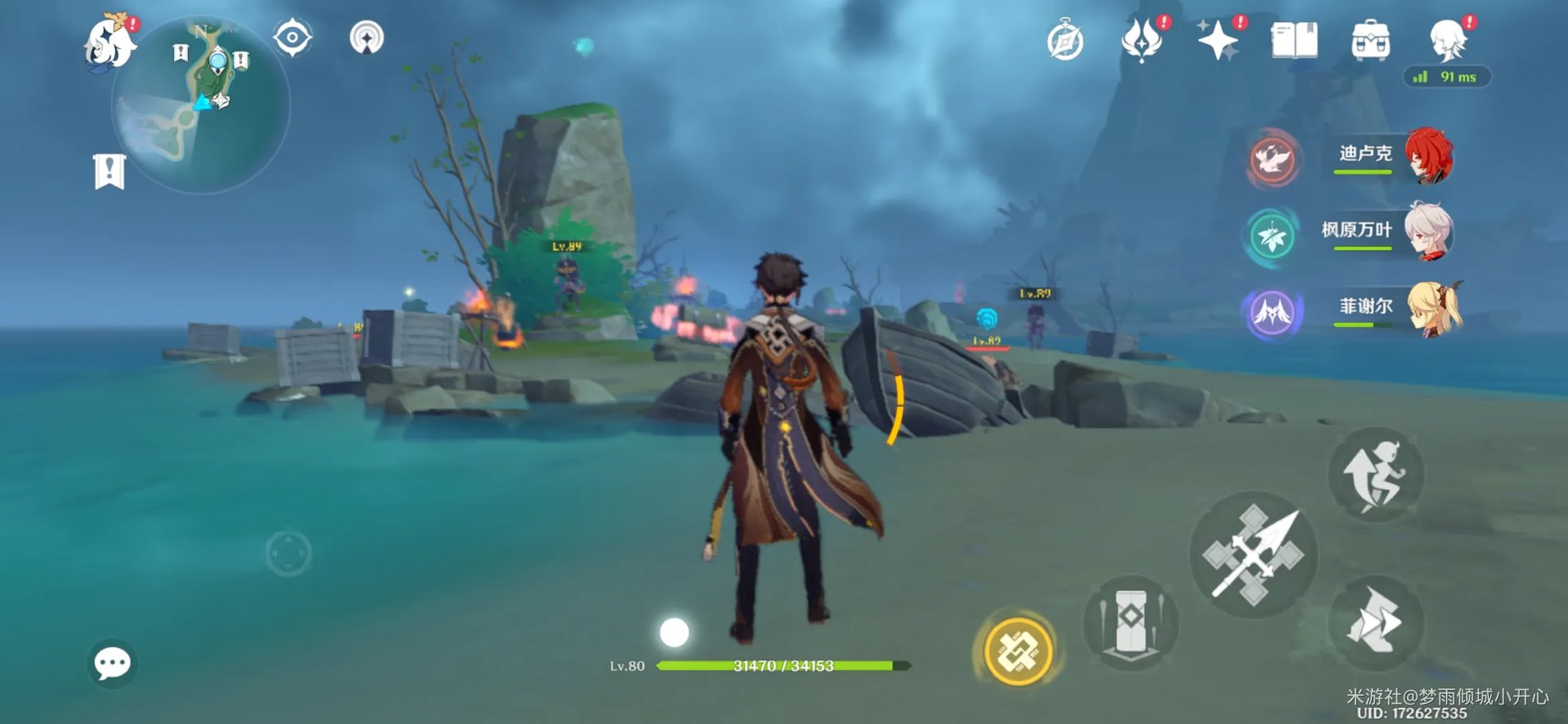The height and width of the screenshot is (724, 1568).
Task: Open the chat speech bubble
Action: [x=112, y=663]
